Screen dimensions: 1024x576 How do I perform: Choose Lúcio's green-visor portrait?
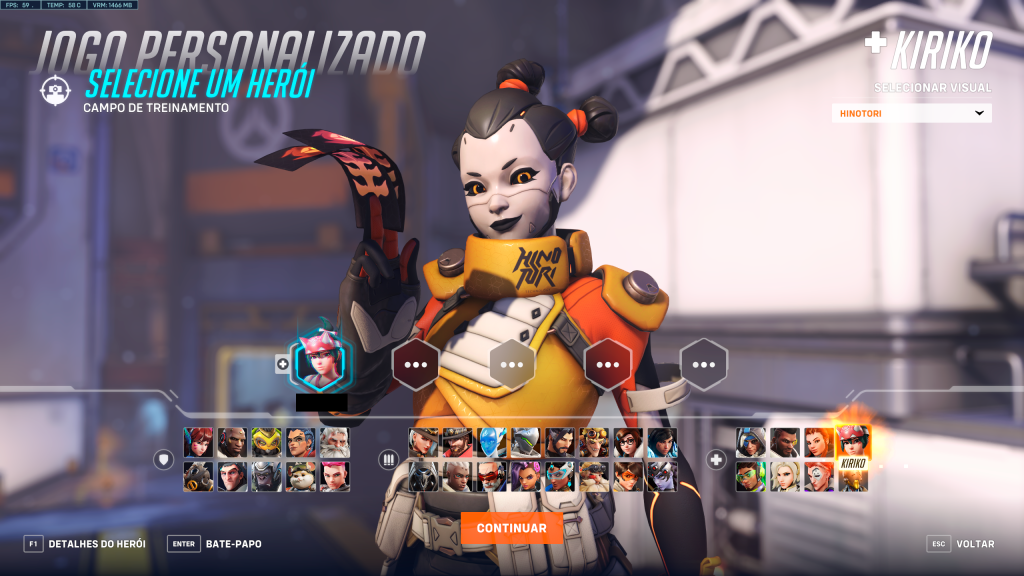(x=751, y=476)
